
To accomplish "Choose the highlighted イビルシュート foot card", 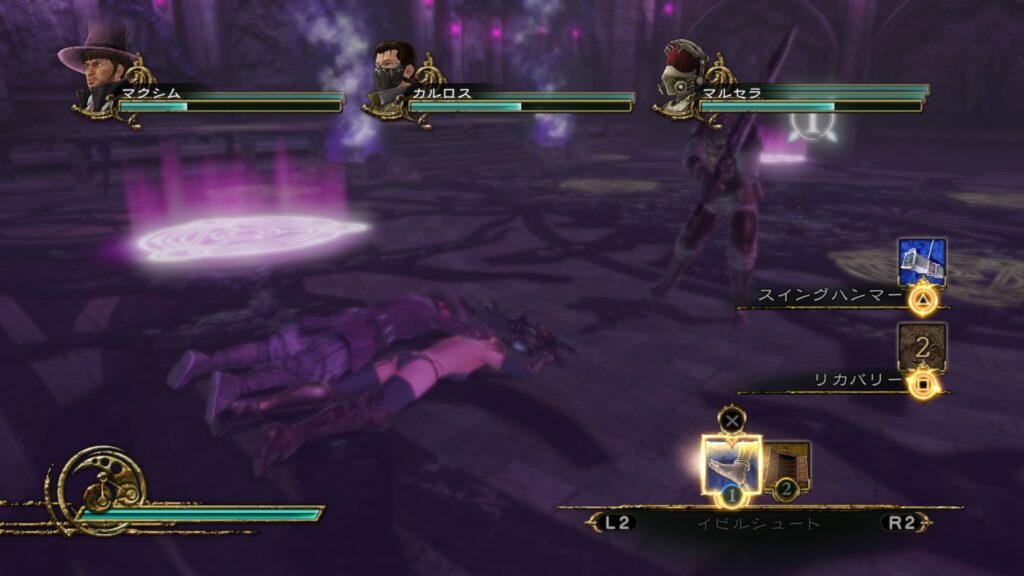I will coord(731,465).
